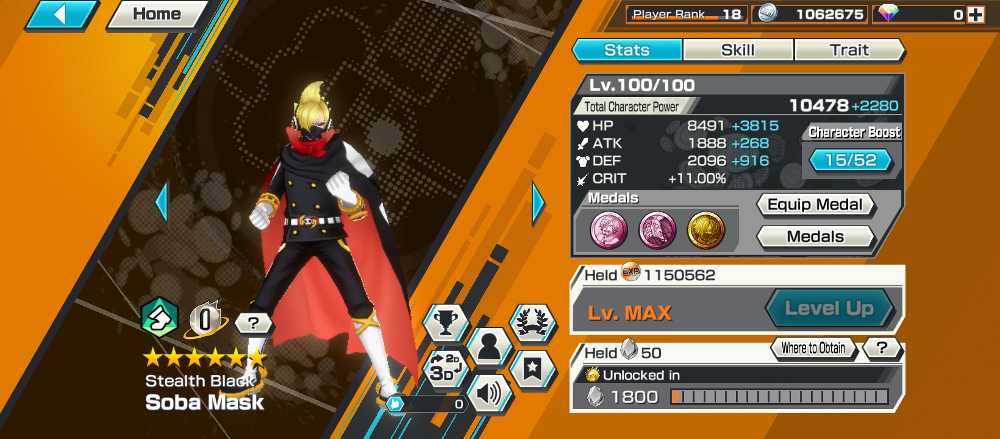1000x439 pixels.
Task: View the previous character with left arrow
Action: 161,203
